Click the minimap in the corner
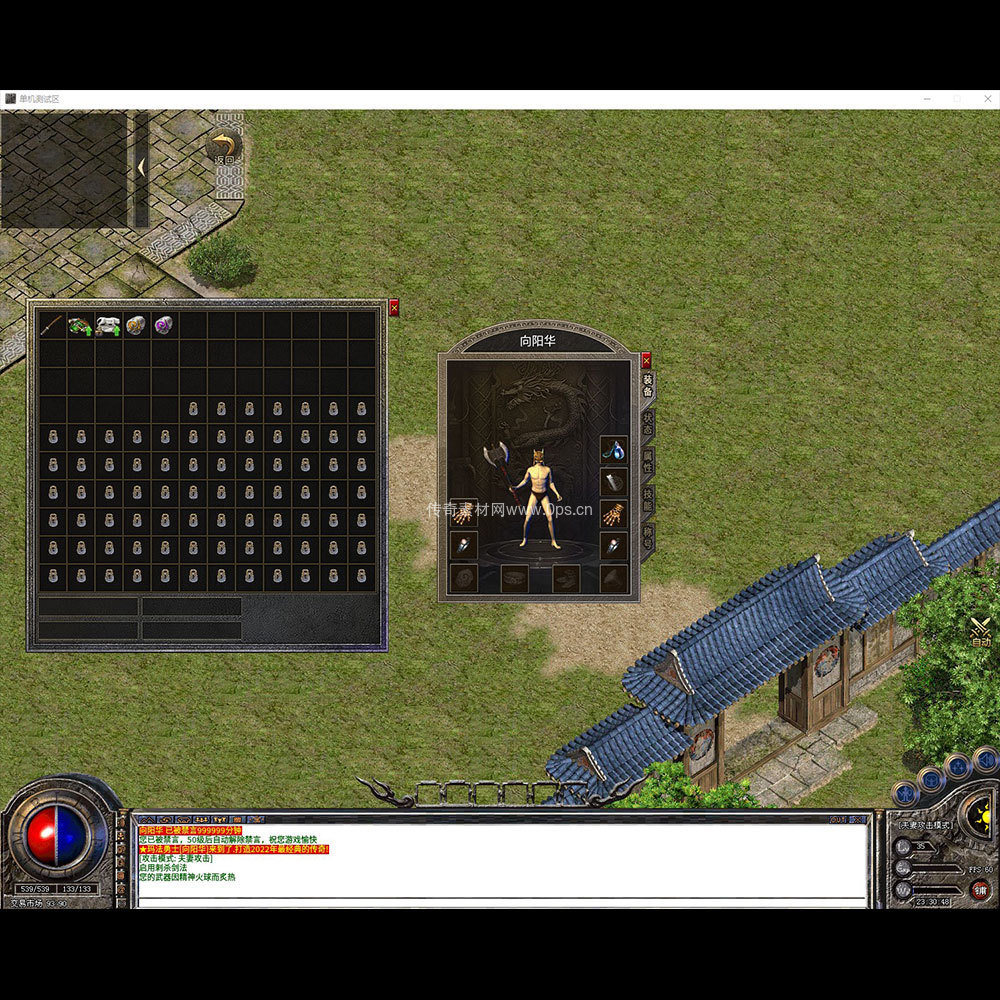This screenshot has width=1000, height=1000. [64, 168]
